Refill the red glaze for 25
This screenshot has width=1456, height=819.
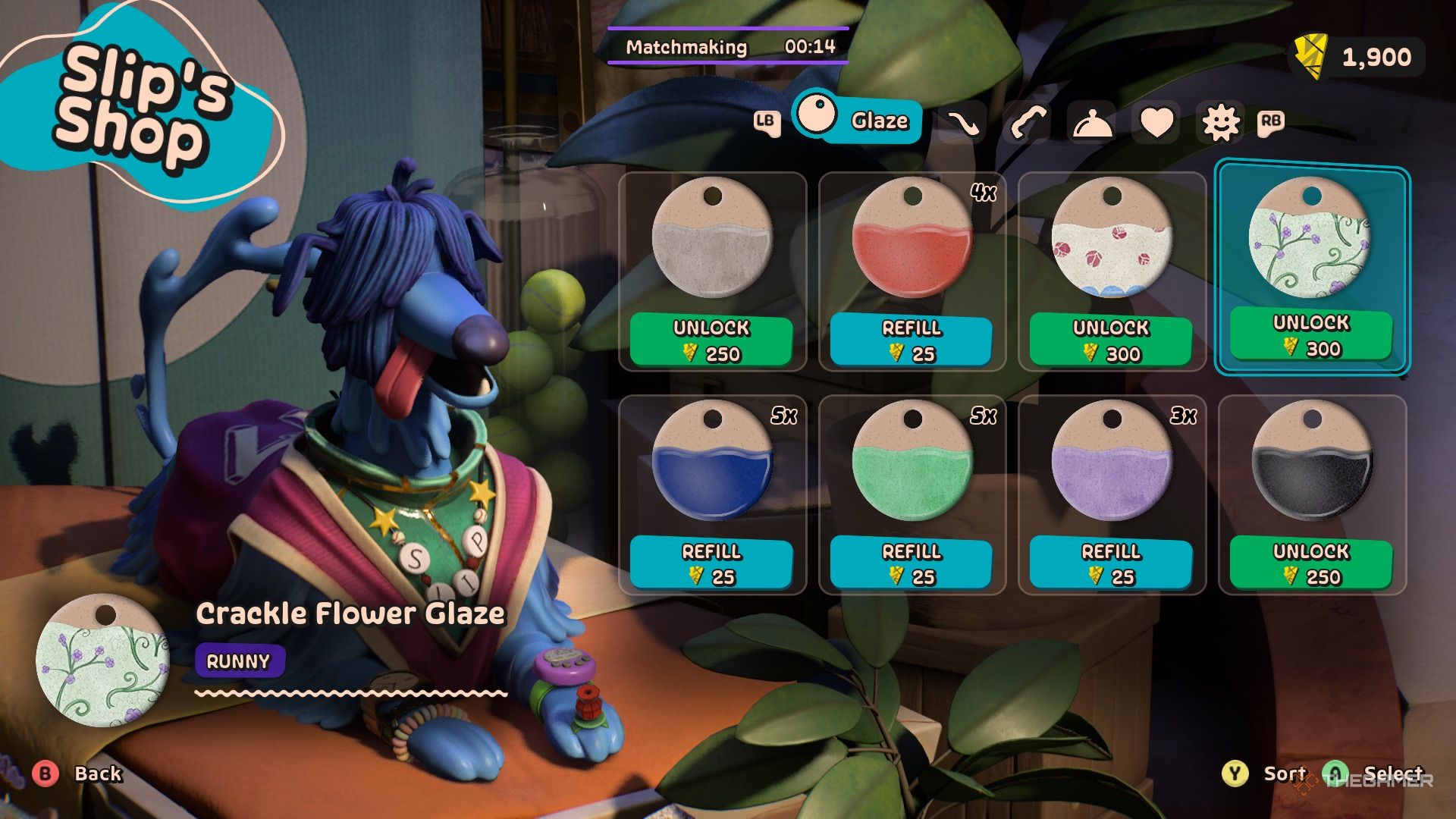click(x=911, y=340)
